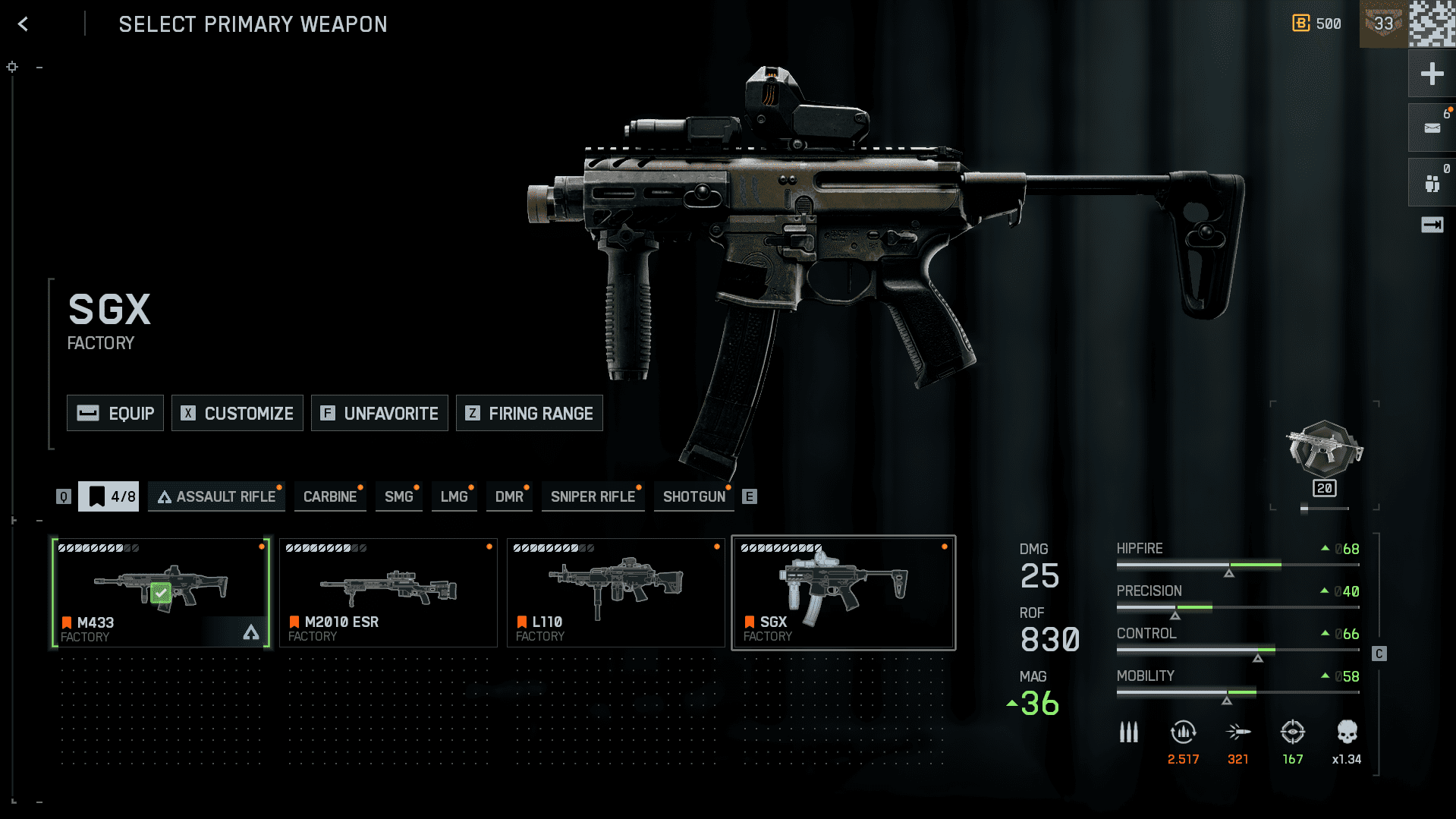Choose the Sniper Rifle category
Image resolution: width=1456 pixels, height=819 pixels.
(593, 496)
